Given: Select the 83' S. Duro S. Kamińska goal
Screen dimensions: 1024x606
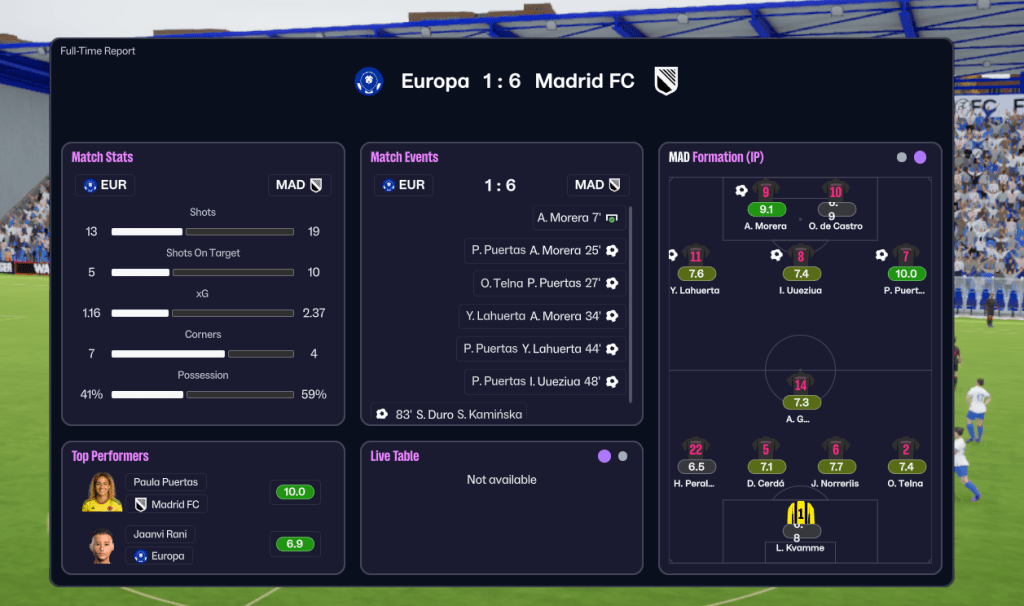Looking at the screenshot, I should coord(449,414).
